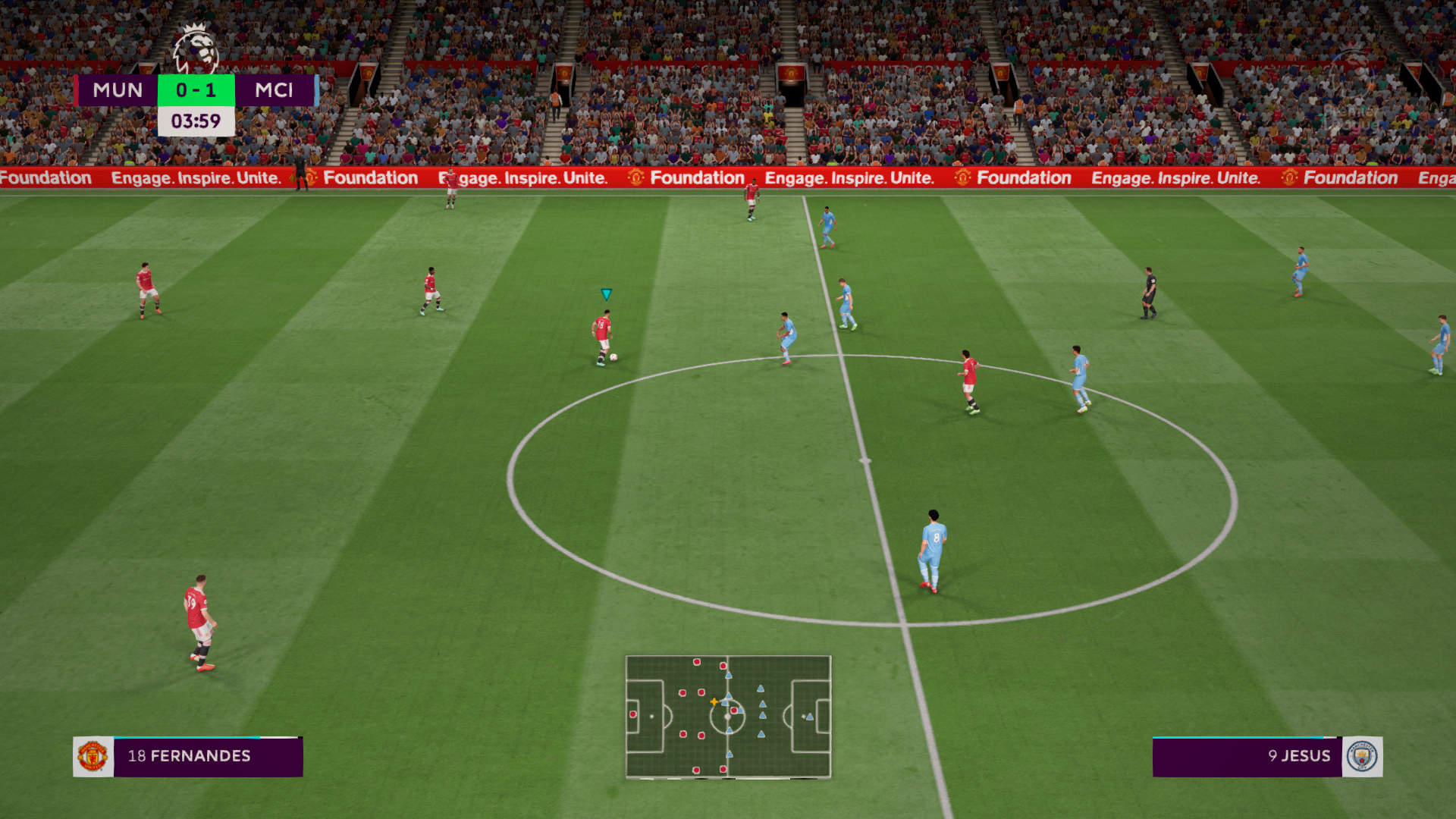Select the Manchester United crest near Fernandes banner
This screenshot has width=1456, height=819.
(93, 756)
